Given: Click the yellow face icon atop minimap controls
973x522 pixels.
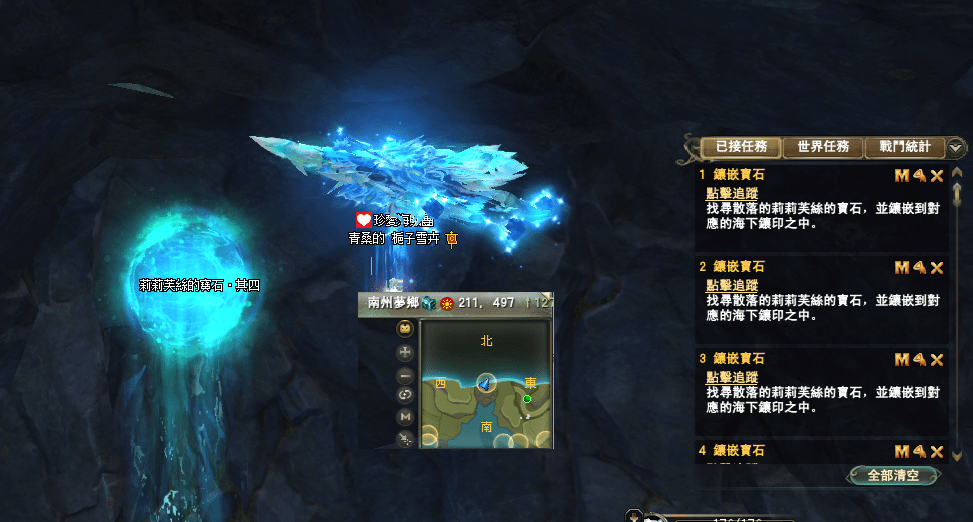Looking at the screenshot, I should point(405,329).
